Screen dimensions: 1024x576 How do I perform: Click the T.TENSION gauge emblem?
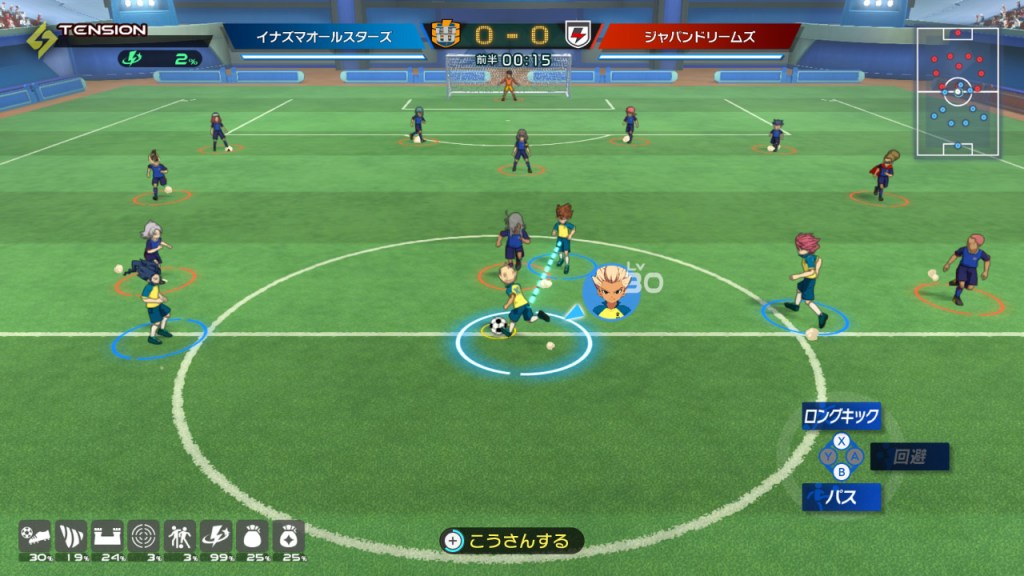pyautogui.click(x=42, y=39)
